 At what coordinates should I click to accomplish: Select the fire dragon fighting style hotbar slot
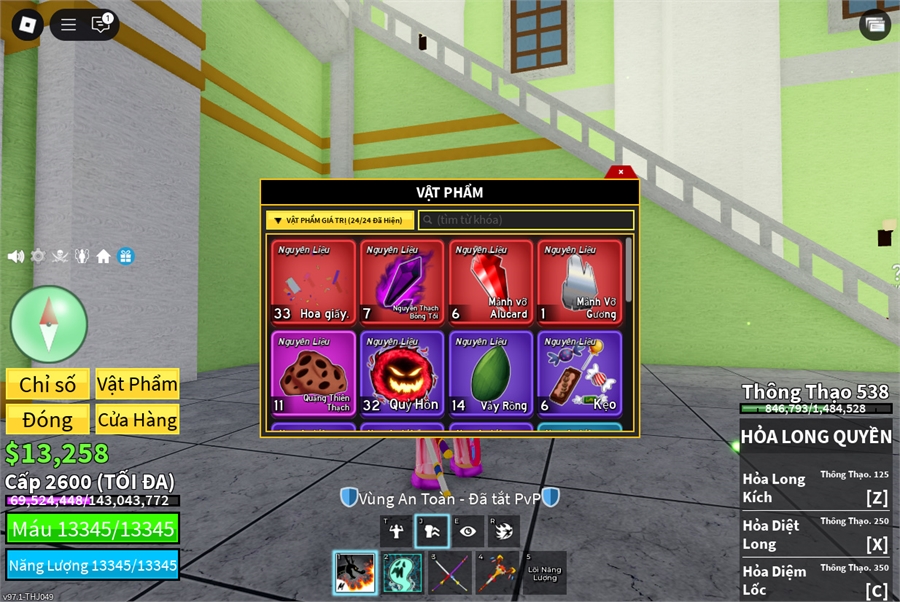pyautogui.click(x=355, y=573)
